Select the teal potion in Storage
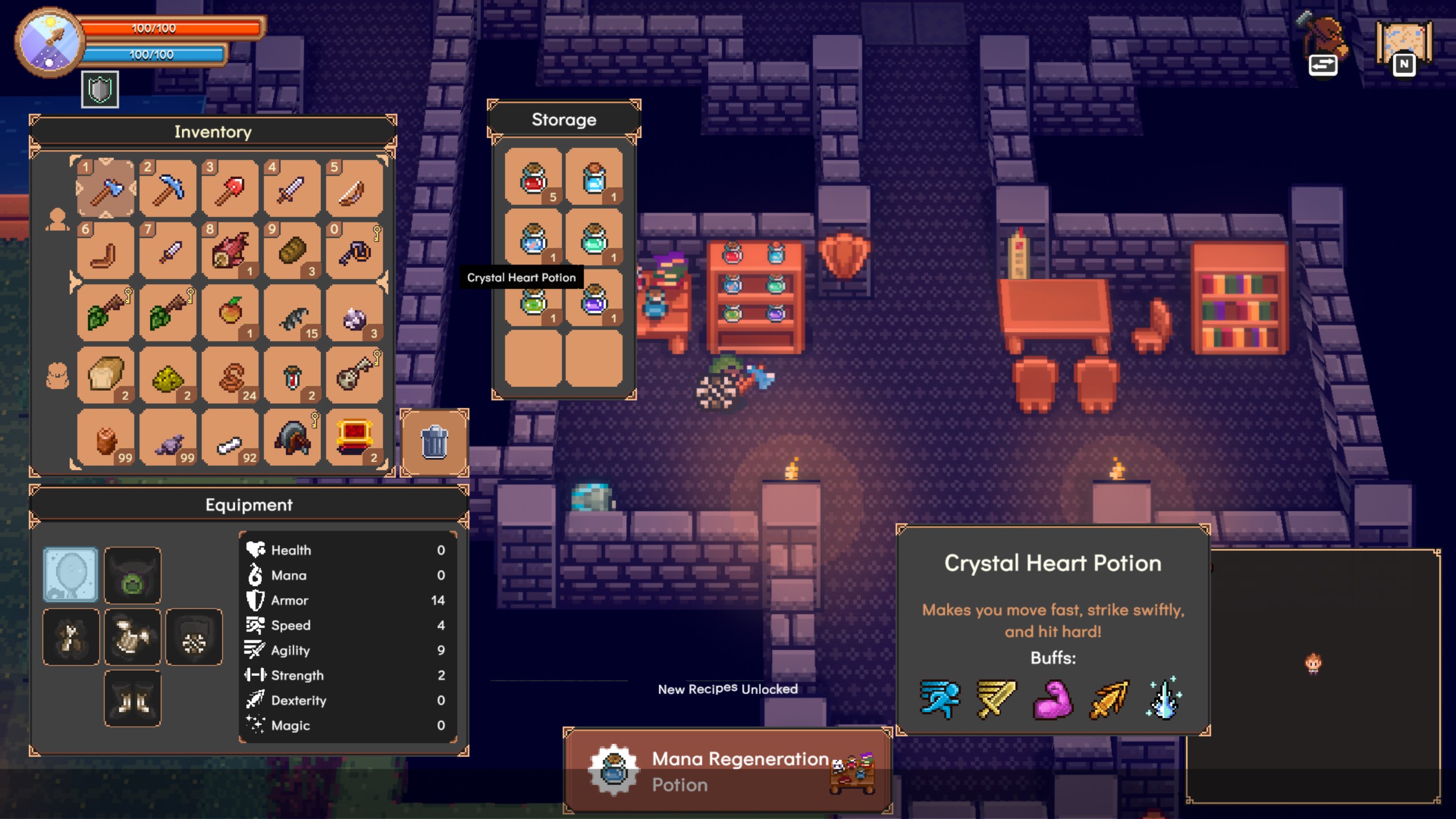The height and width of the screenshot is (819, 1456). (594, 238)
